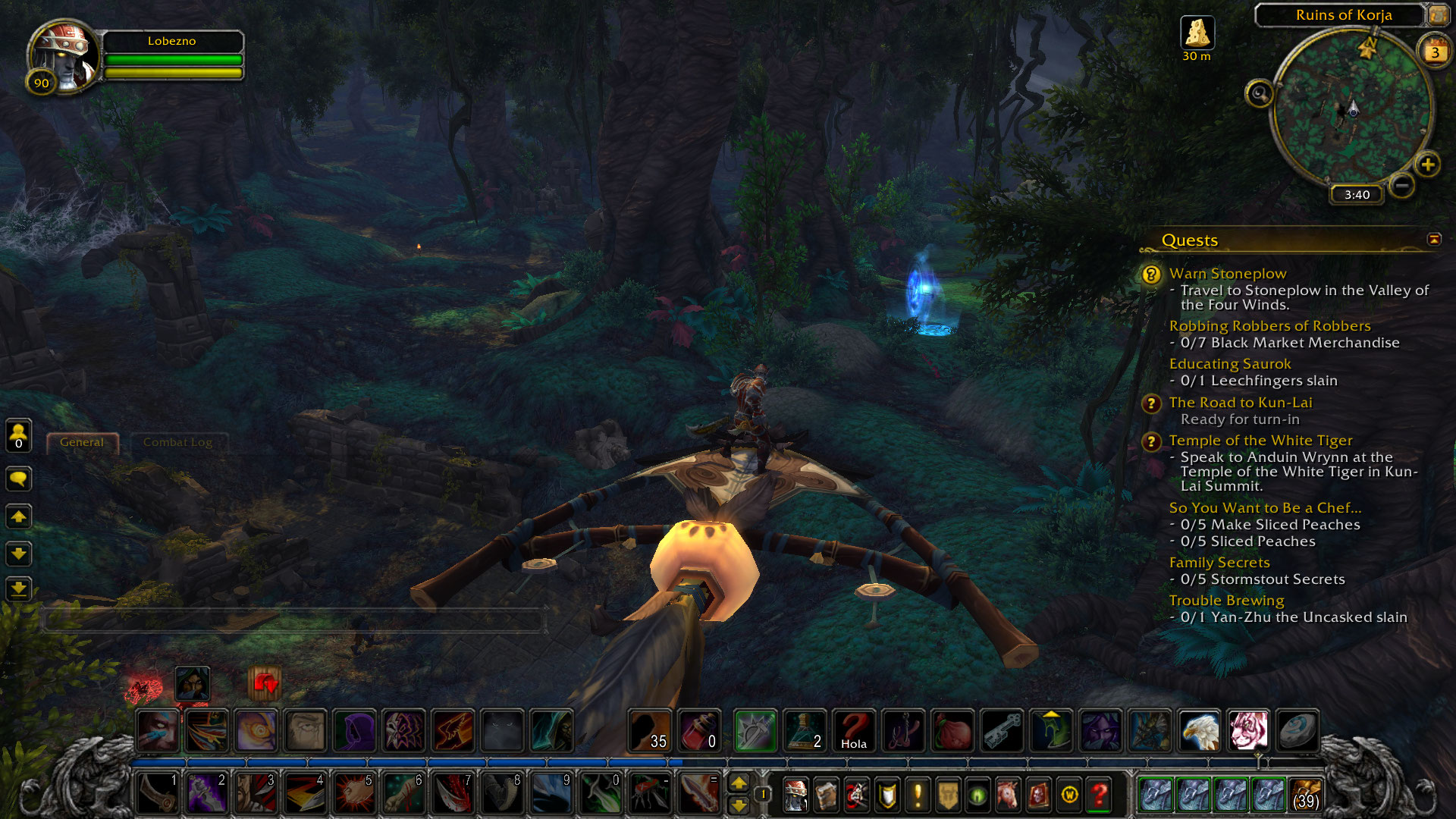Collapse the Quests tracker panel
The height and width of the screenshot is (819, 1456).
[x=1434, y=240]
